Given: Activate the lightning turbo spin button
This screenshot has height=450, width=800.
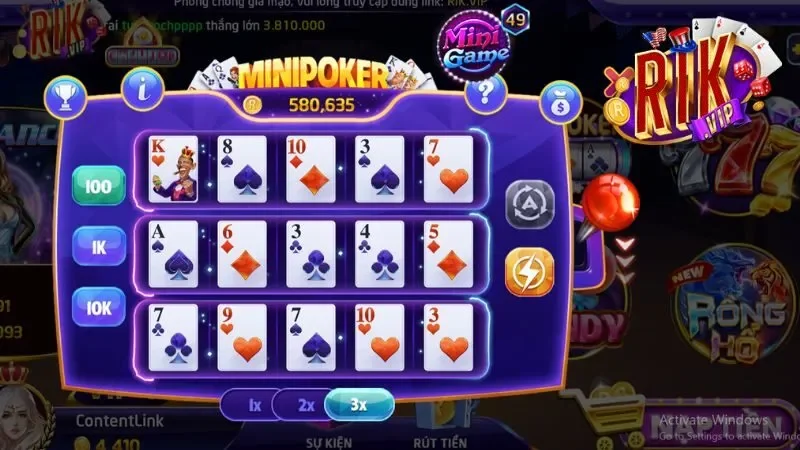Looking at the screenshot, I should [529, 272].
